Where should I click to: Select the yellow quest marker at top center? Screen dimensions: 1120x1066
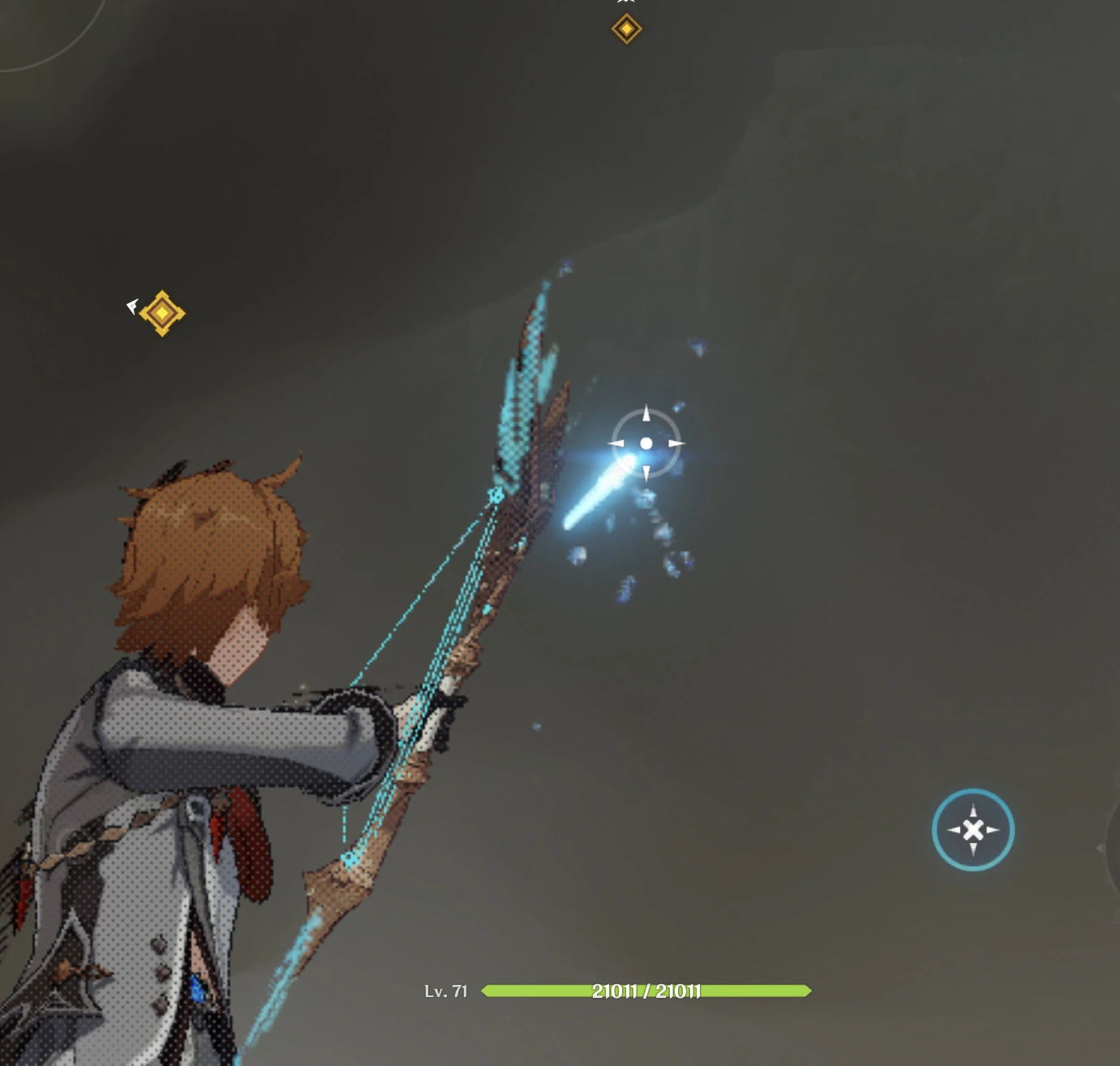tap(626, 28)
